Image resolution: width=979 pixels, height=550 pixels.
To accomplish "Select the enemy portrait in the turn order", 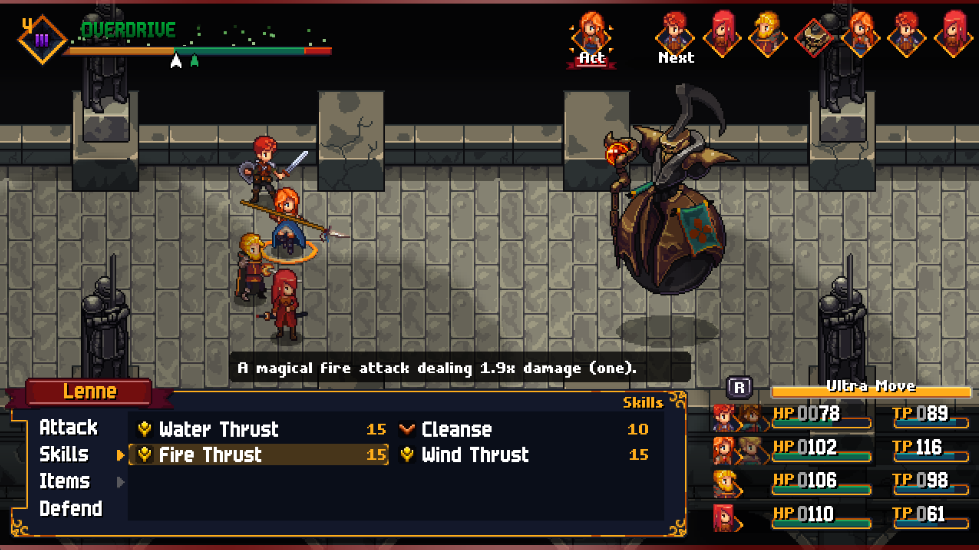I will pos(814,36).
